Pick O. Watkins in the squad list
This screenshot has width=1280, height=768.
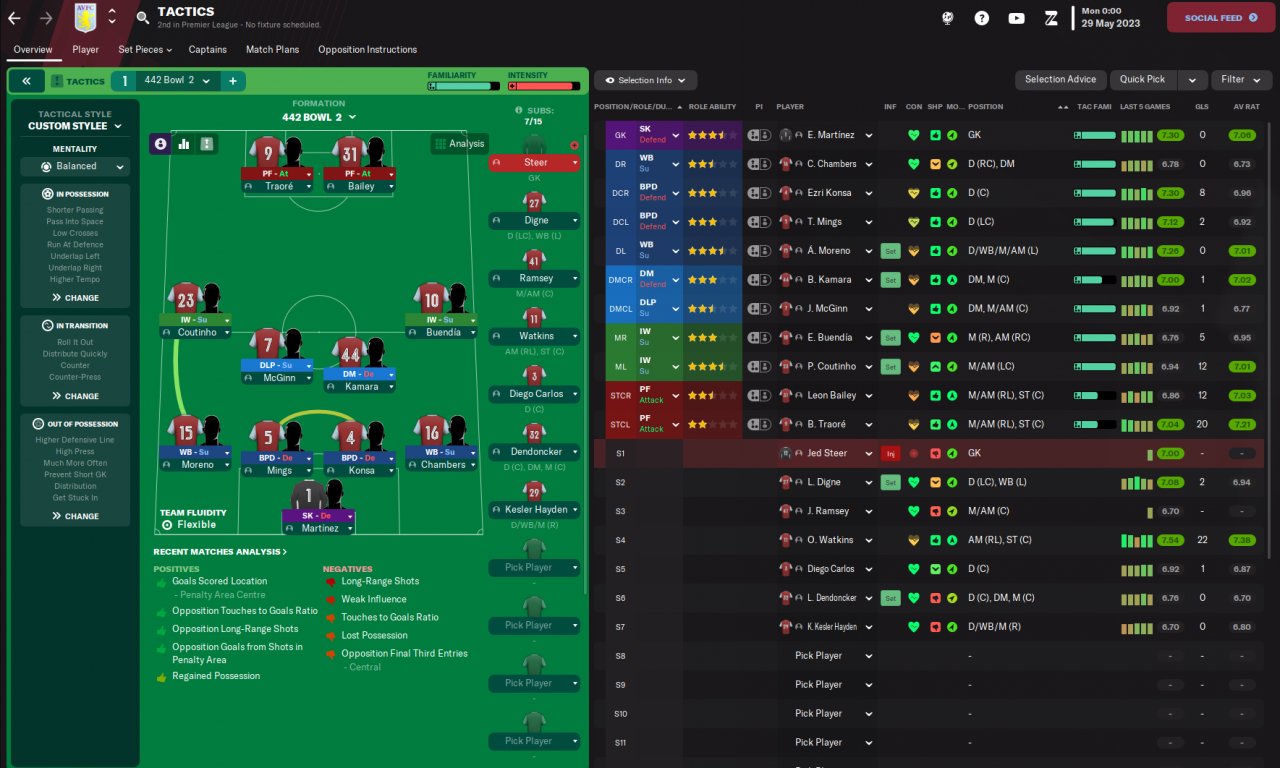coord(829,540)
